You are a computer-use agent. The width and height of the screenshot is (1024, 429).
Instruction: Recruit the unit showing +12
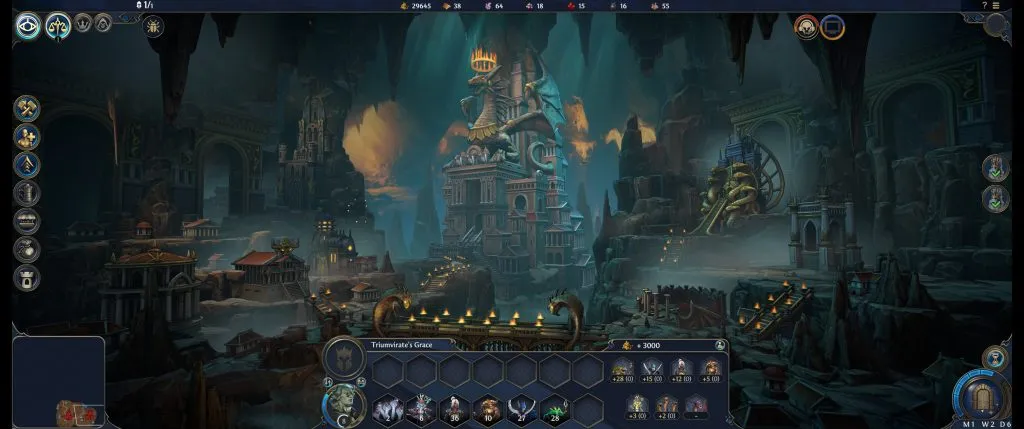(682, 369)
